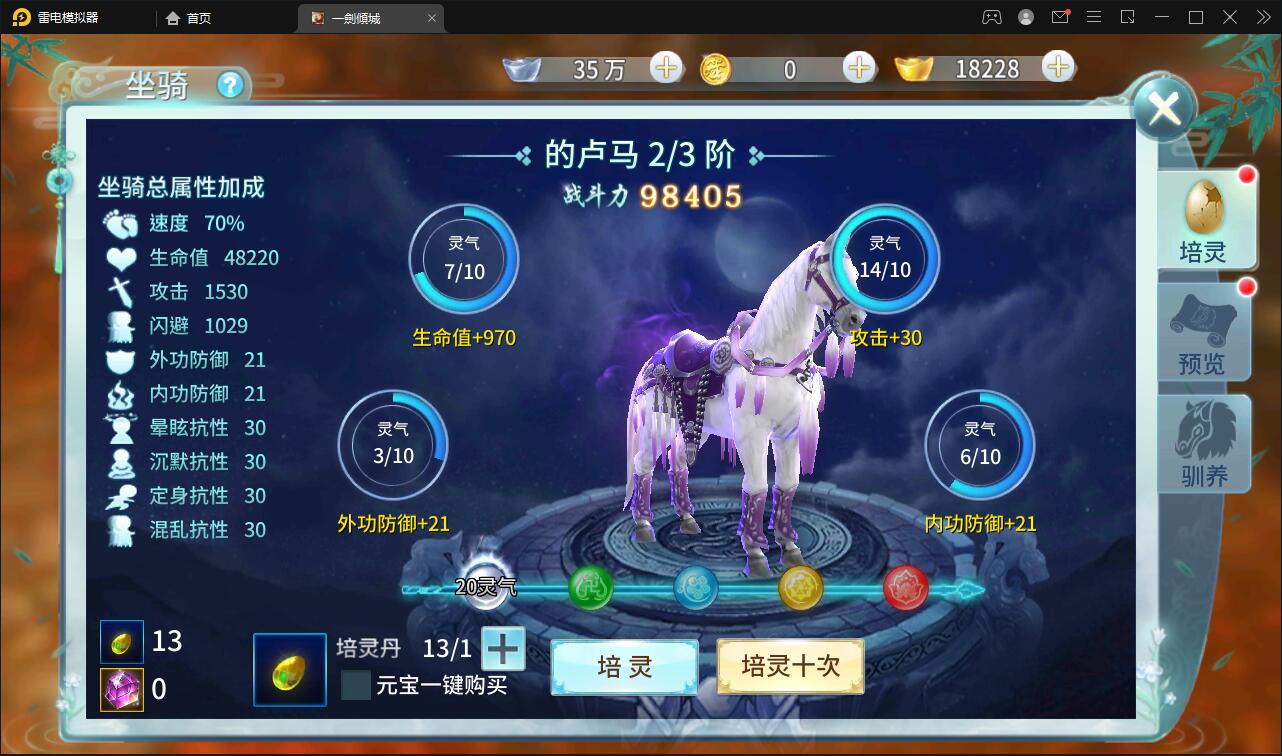
Task: Click the plus beside gold ingot 18228
Action: 1056,68
